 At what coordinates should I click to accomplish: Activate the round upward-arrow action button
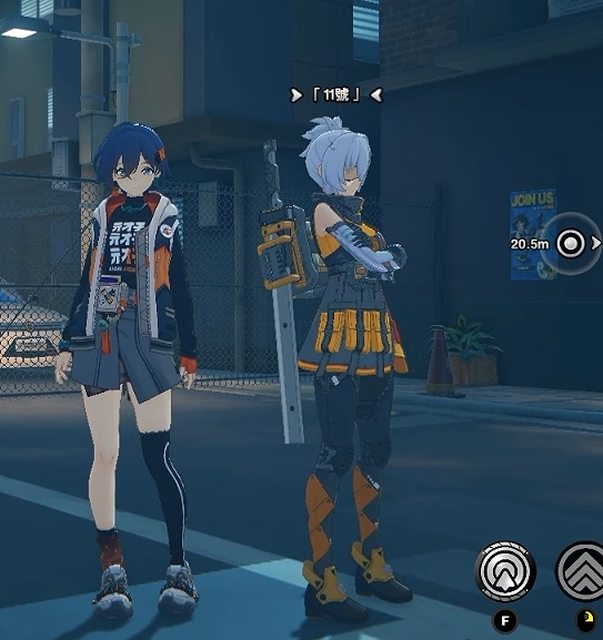506,571
